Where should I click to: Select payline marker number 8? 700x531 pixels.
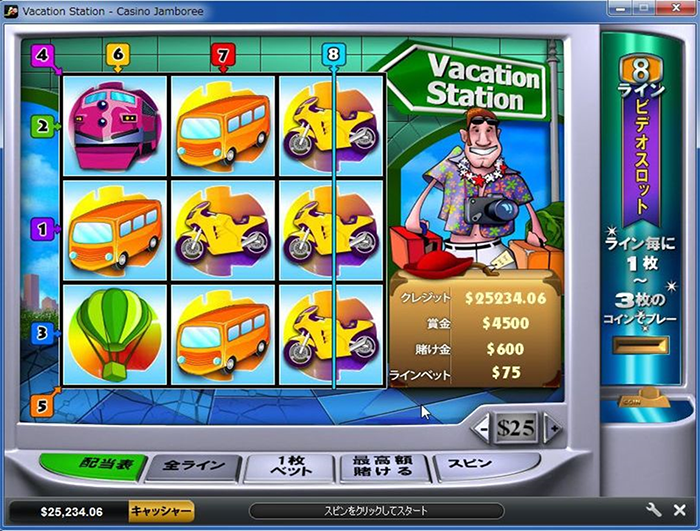(x=333, y=54)
